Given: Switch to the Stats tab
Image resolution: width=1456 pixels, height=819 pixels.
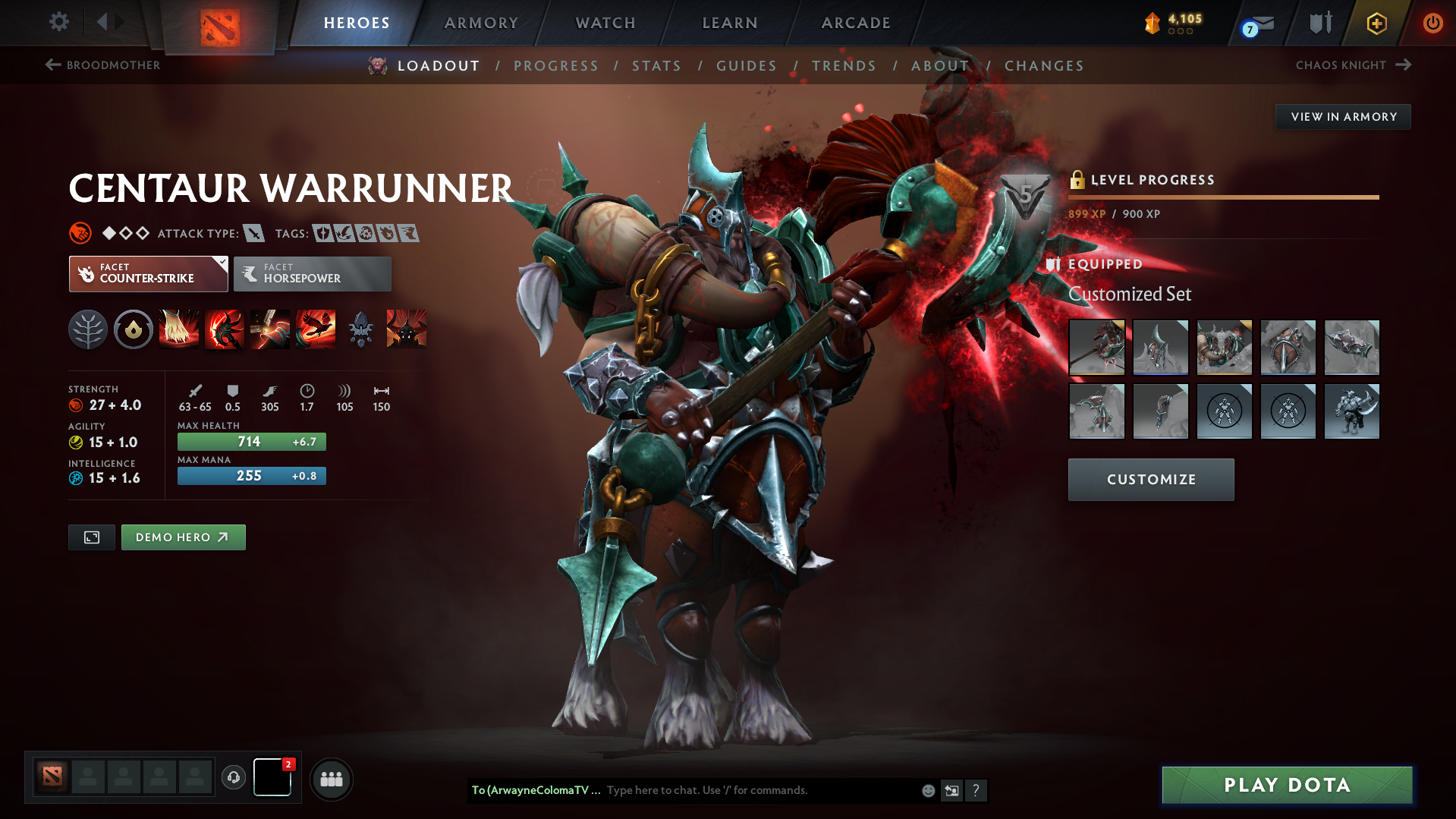Looking at the screenshot, I should point(656,66).
